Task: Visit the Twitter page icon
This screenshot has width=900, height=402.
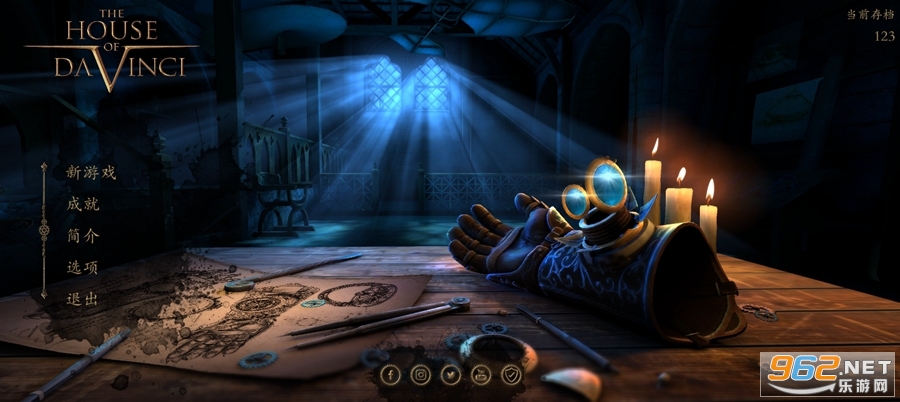Action: [451, 375]
